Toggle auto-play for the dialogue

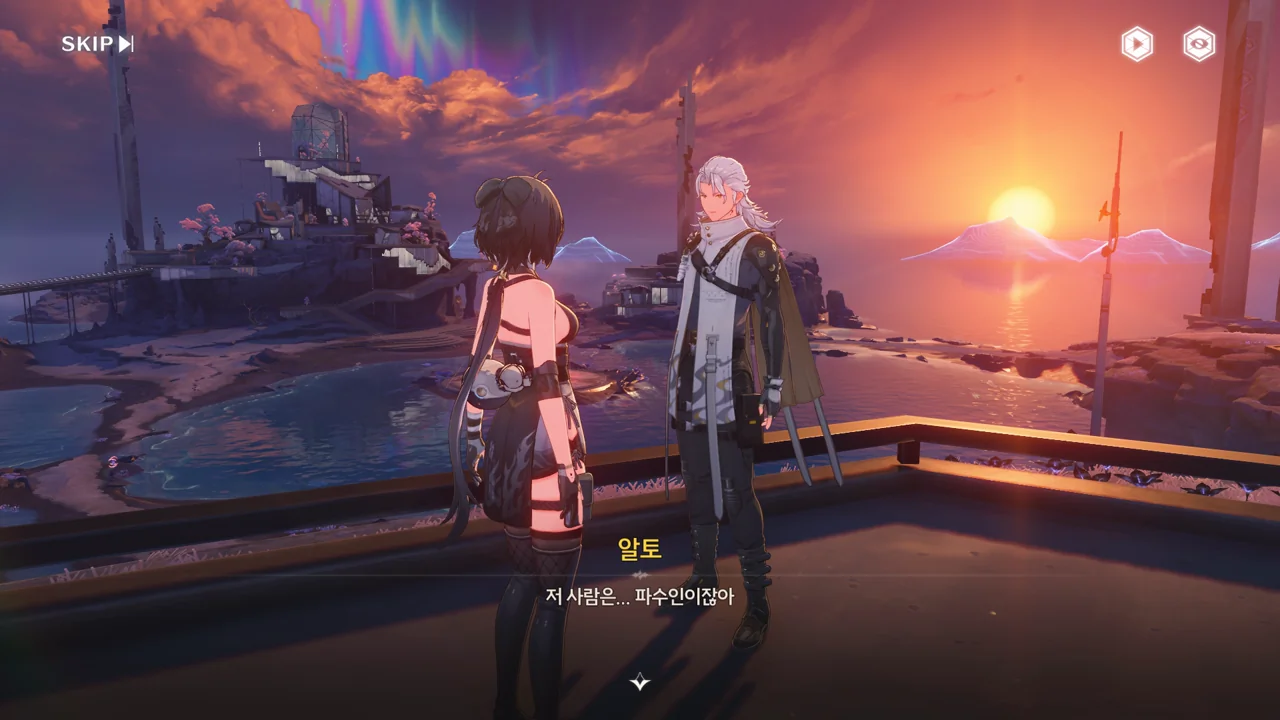pos(1137,44)
